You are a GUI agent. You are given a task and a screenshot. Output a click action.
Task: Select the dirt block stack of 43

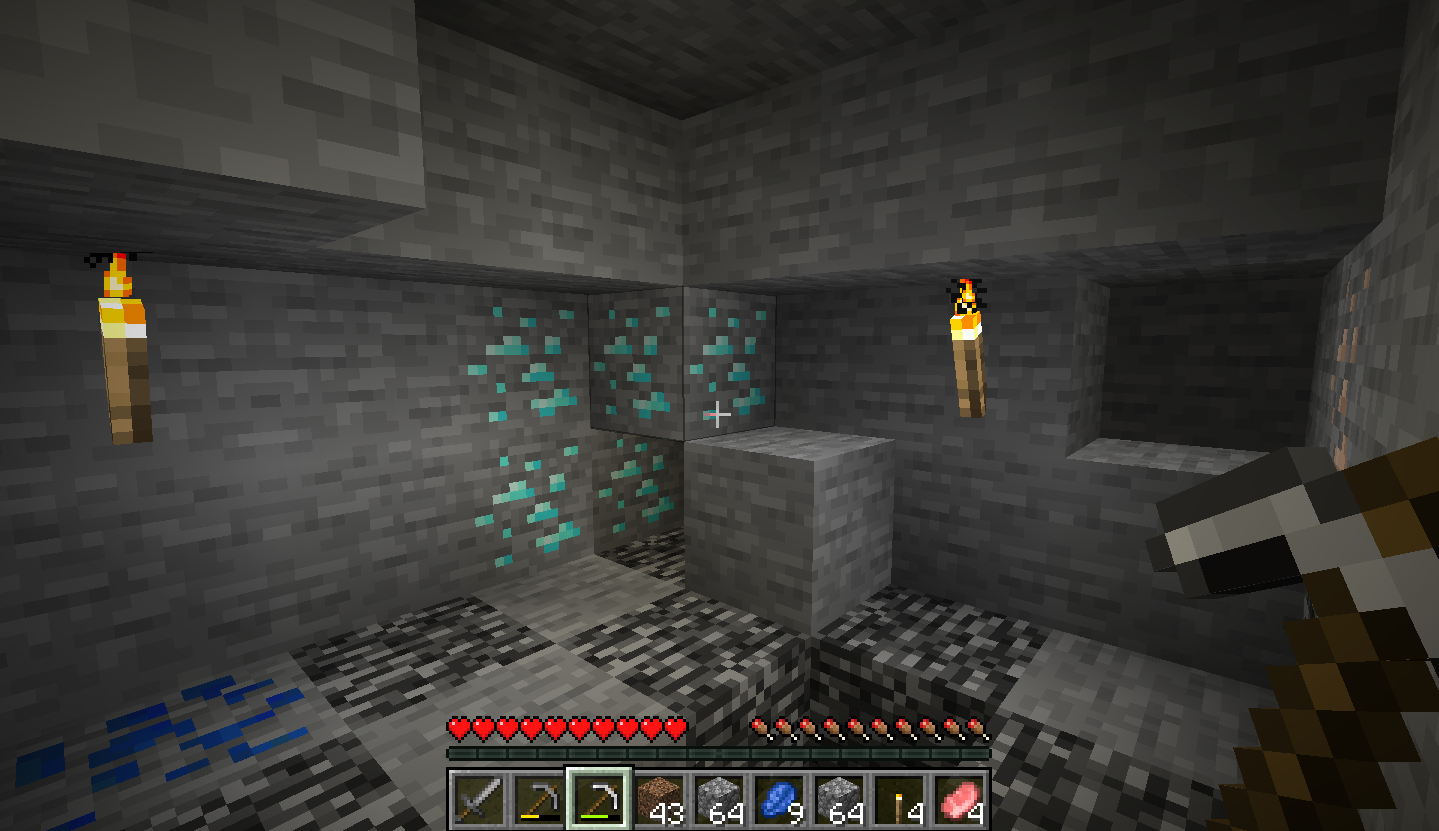point(658,800)
